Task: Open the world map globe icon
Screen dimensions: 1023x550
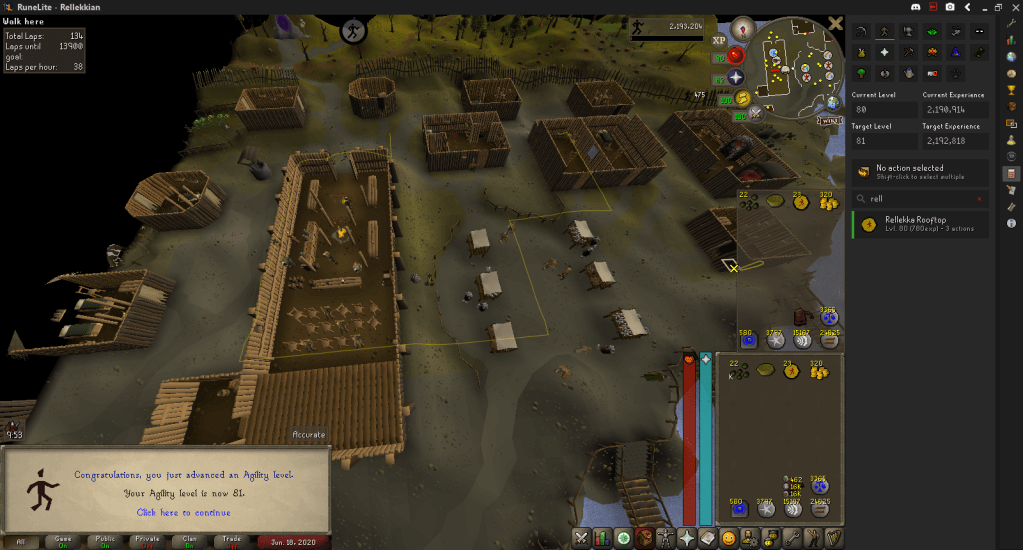Action: coord(833,100)
